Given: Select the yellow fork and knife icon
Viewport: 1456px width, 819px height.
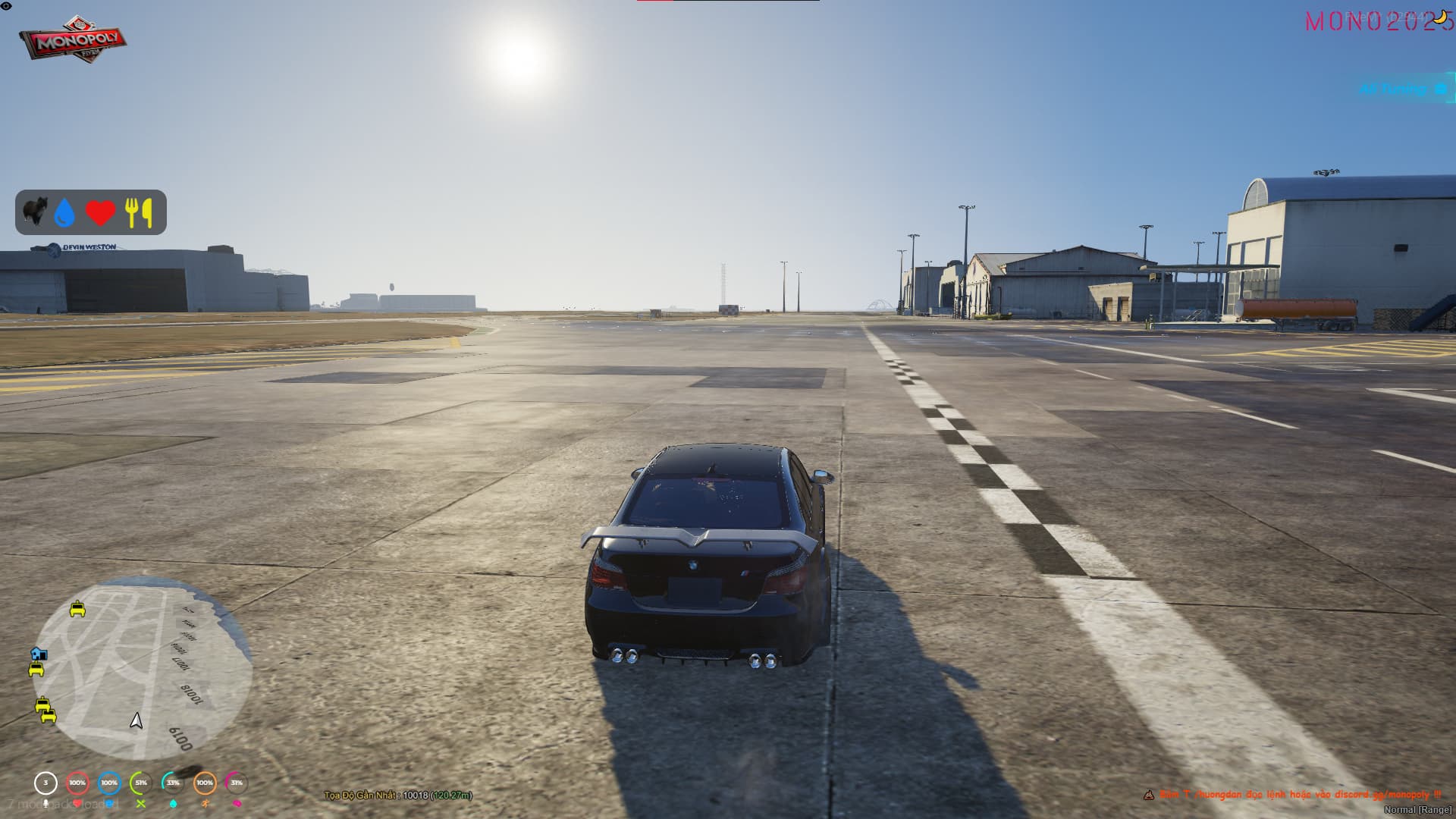Looking at the screenshot, I should coord(139,213).
